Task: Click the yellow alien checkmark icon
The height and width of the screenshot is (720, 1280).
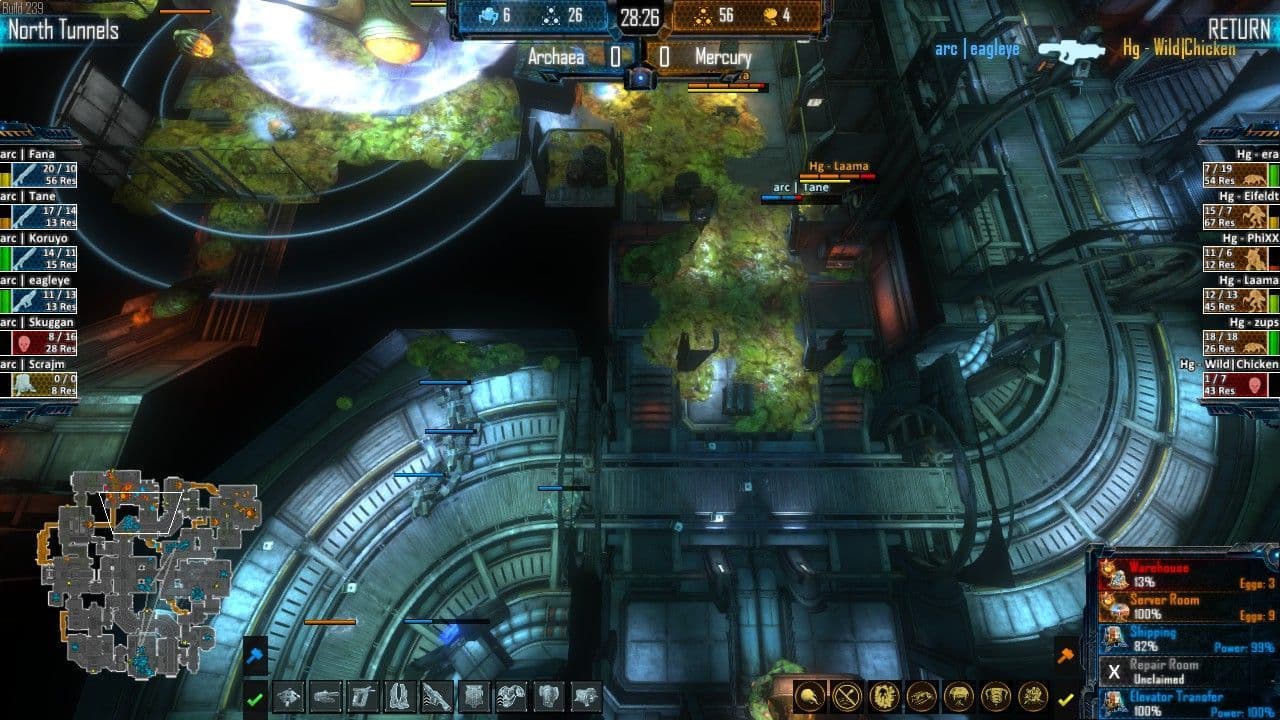Action: coord(1066,699)
